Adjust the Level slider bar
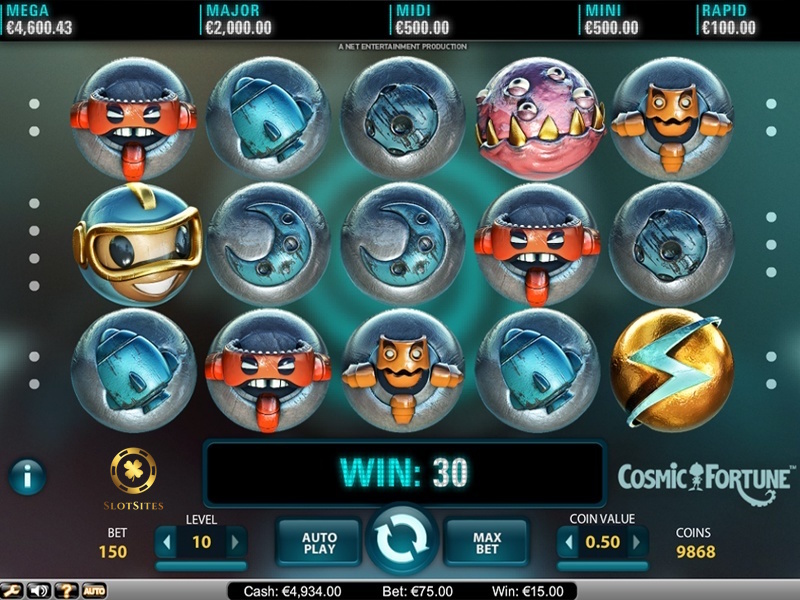The image size is (800, 600). point(201,566)
